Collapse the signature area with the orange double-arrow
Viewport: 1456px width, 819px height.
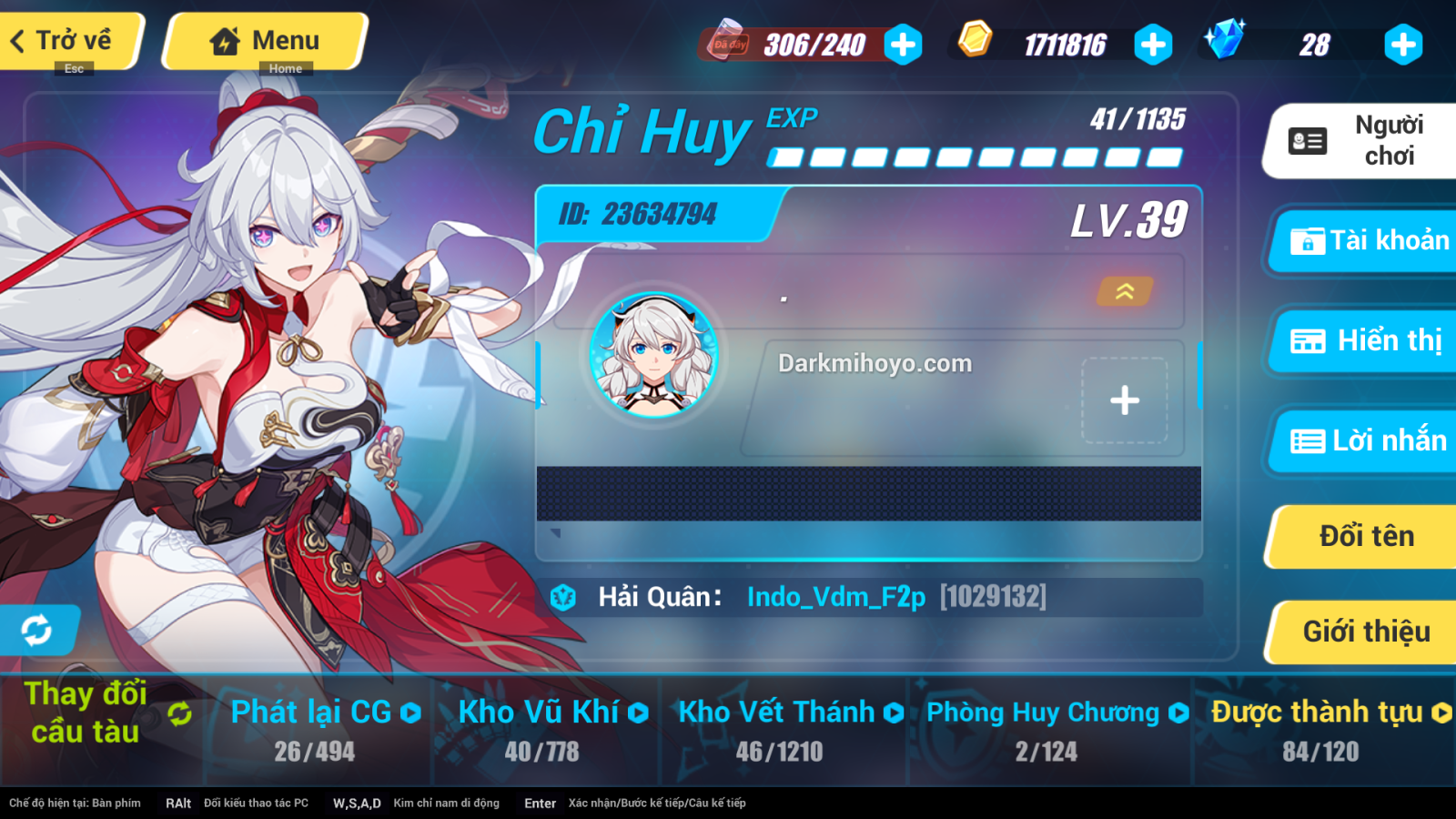(x=1125, y=293)
